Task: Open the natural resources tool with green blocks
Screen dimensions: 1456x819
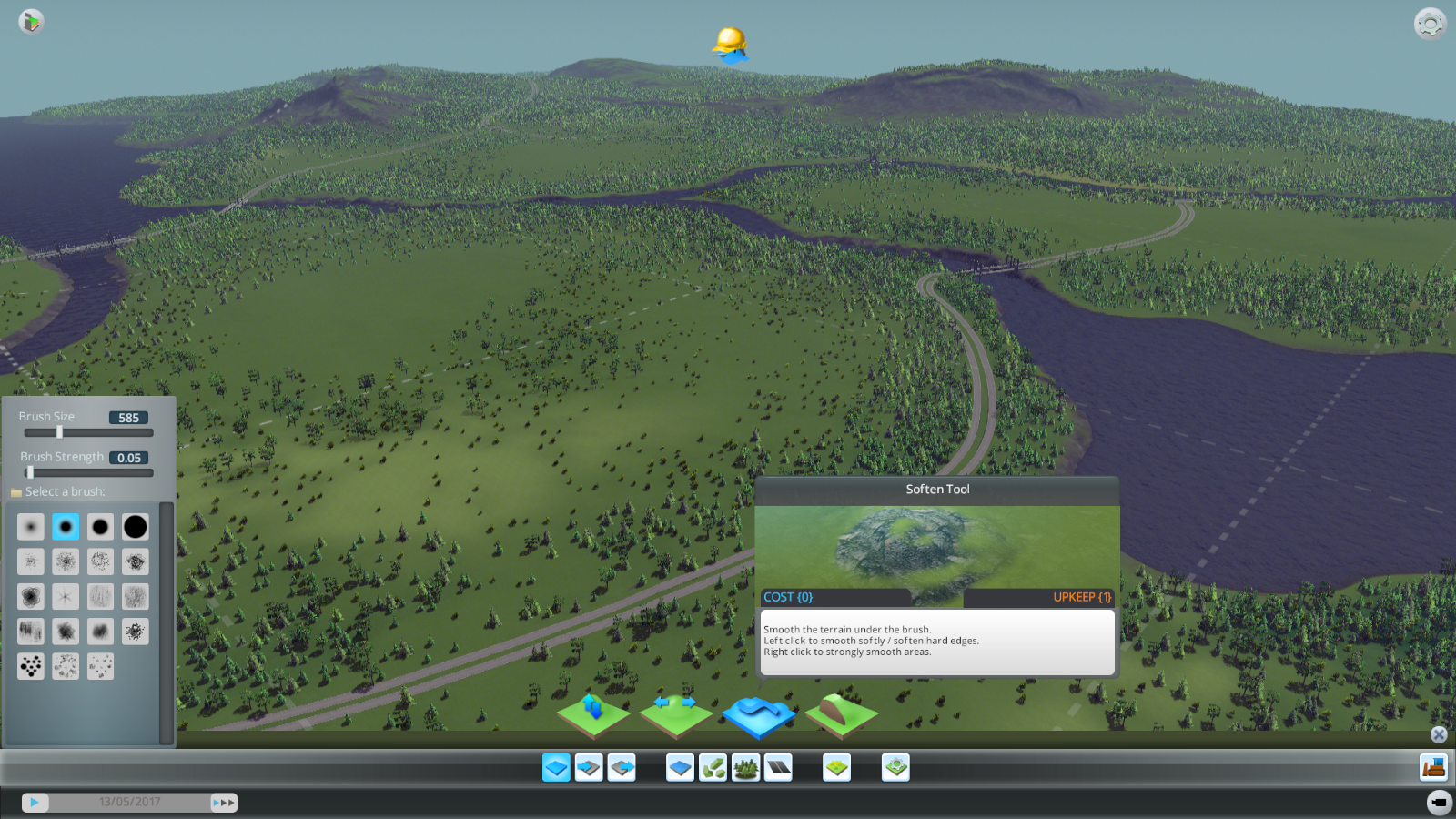Action: (x=713, y=768)
